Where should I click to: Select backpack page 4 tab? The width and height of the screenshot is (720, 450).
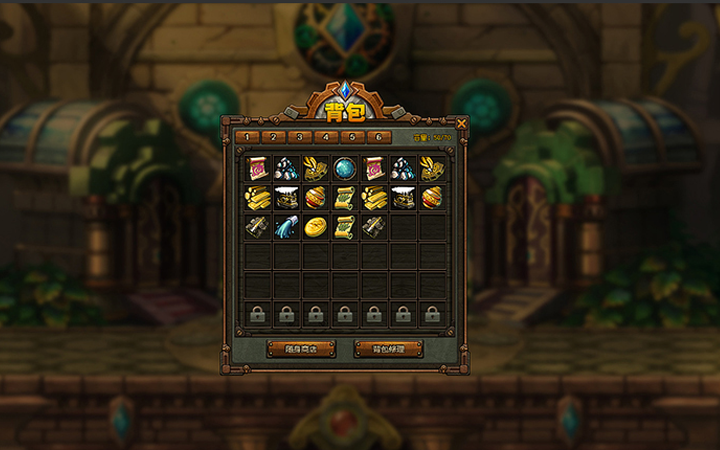coord(325,137)
